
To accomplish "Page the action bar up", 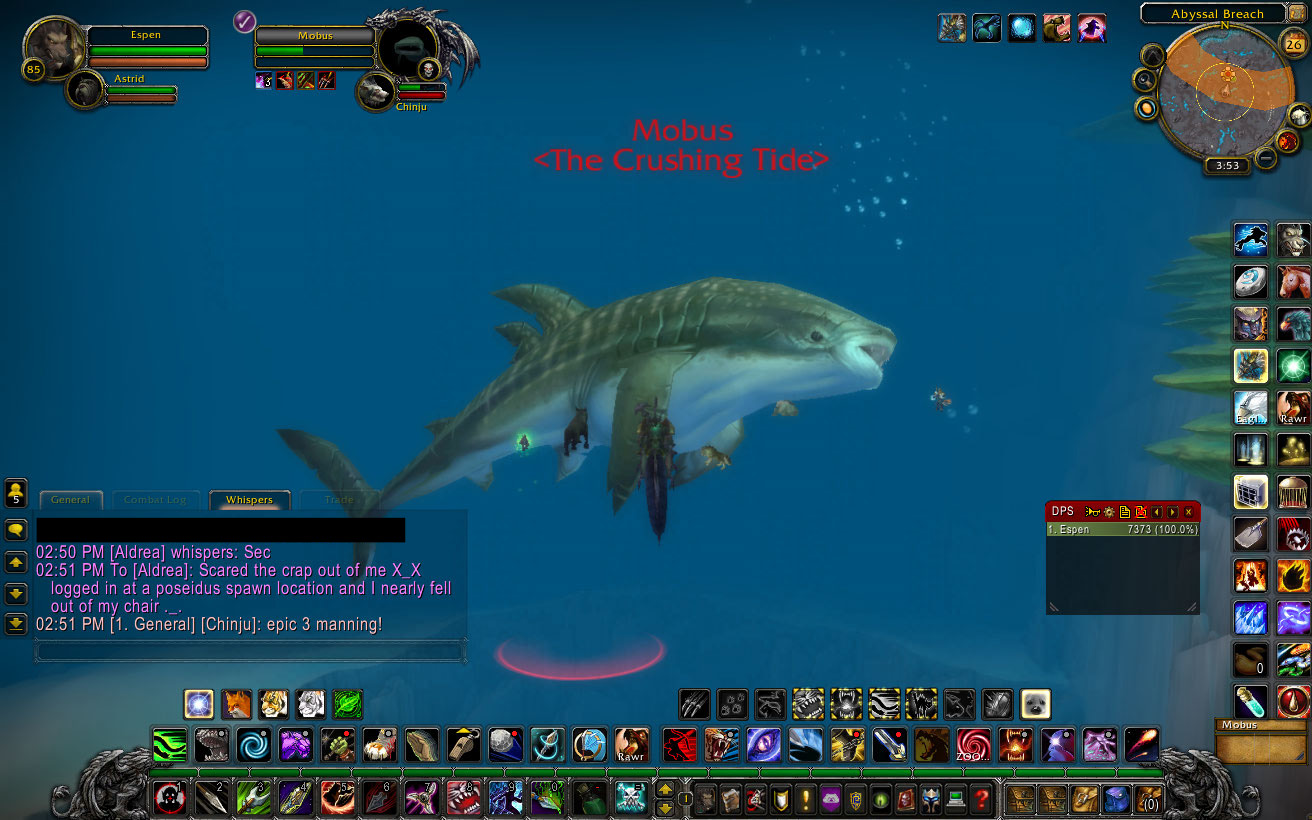I will pyautogui.click(x=665, y=790).
